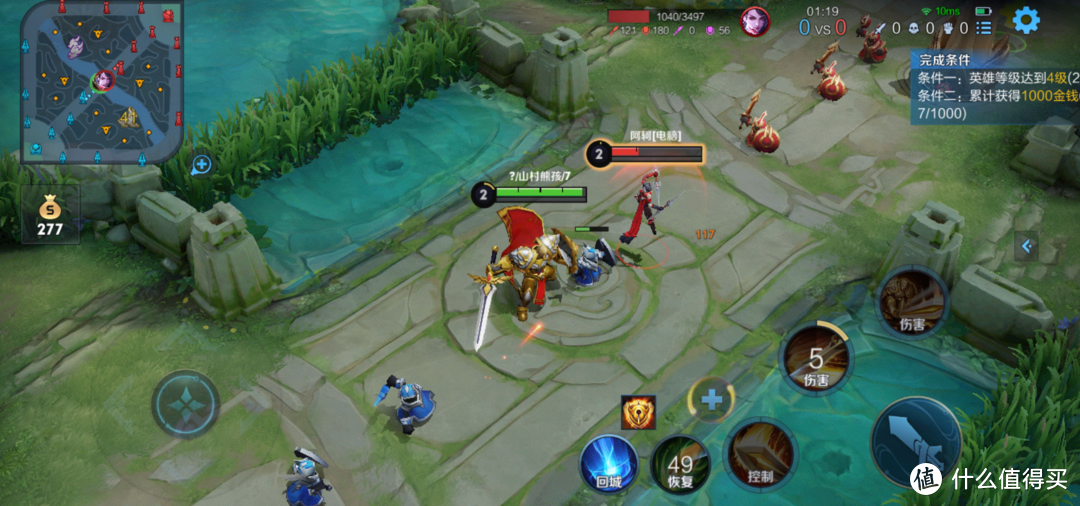
Task: Tap the blue plus button above the skills
Action: point(712,400)
